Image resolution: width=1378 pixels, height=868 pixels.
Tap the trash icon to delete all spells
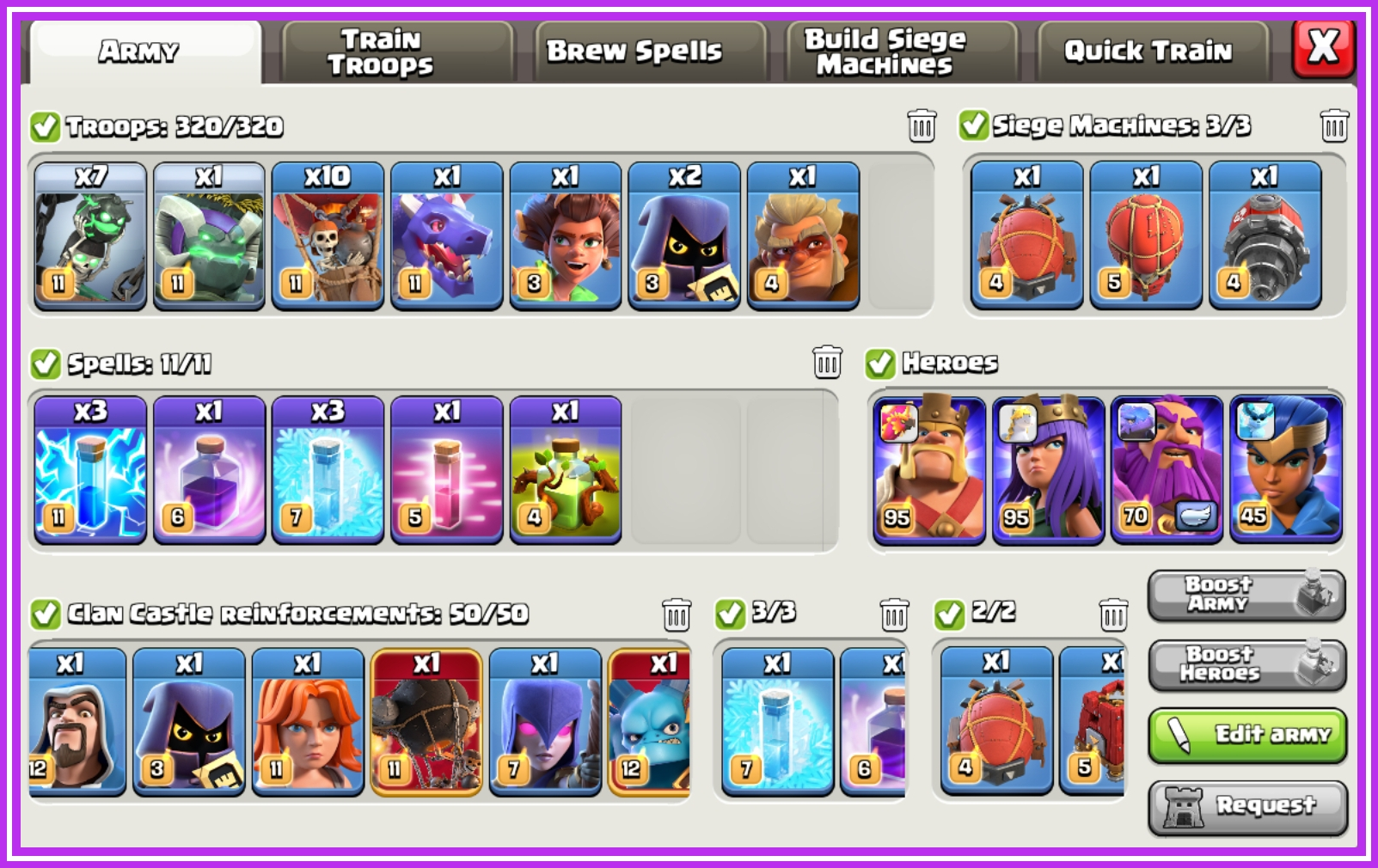826,364
